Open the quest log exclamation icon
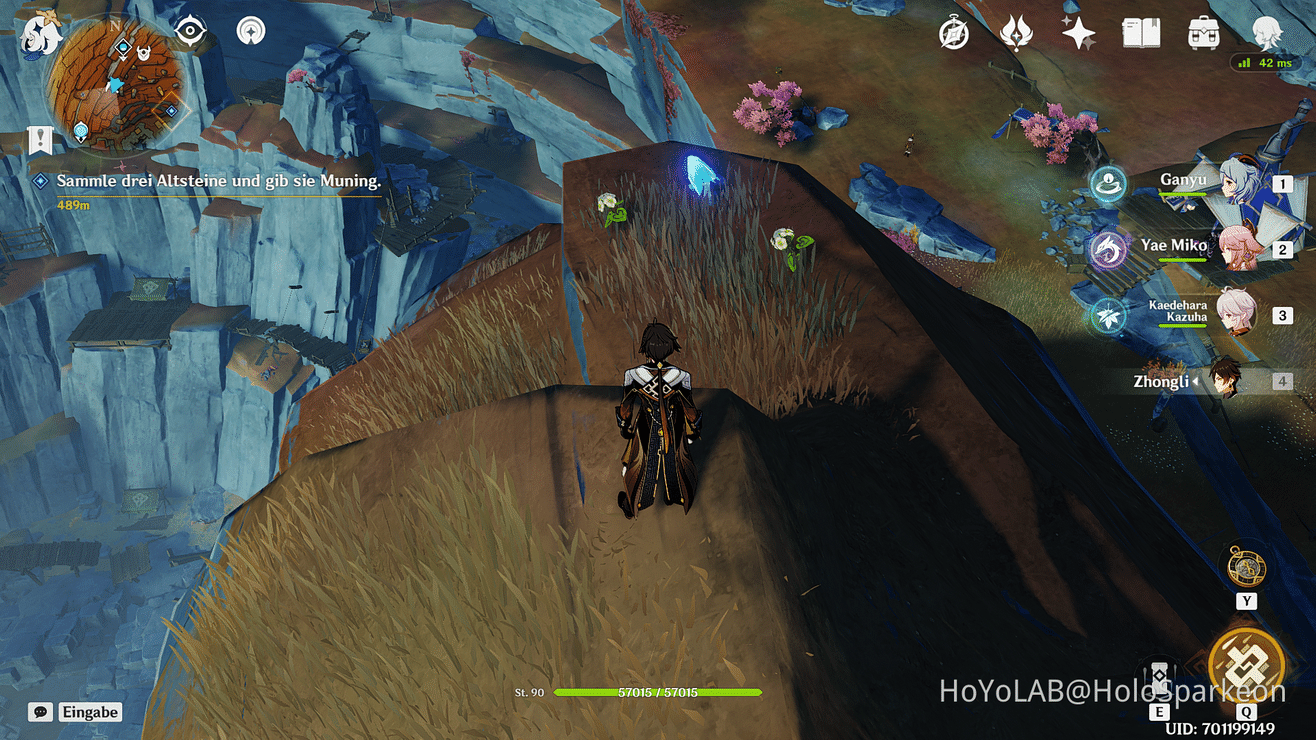 coord(39,140)
